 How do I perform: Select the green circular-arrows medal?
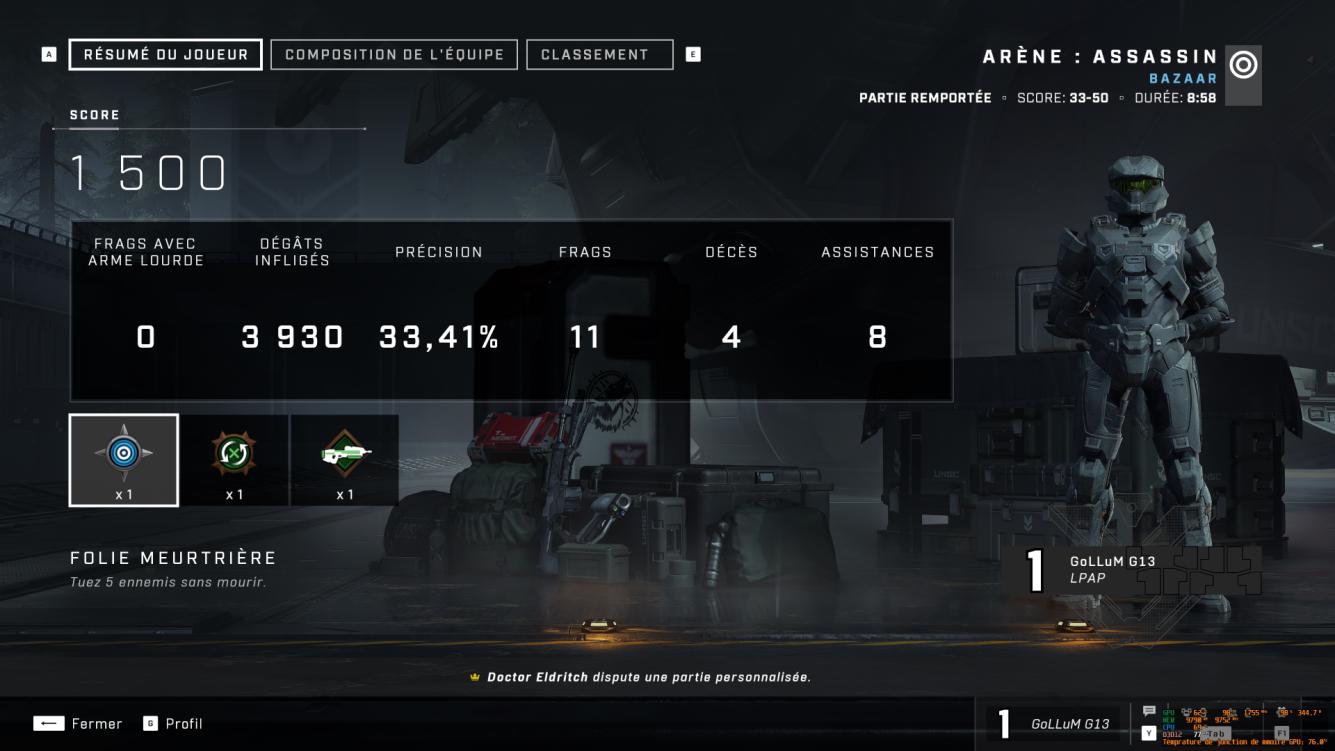click(x=234, y=455)
